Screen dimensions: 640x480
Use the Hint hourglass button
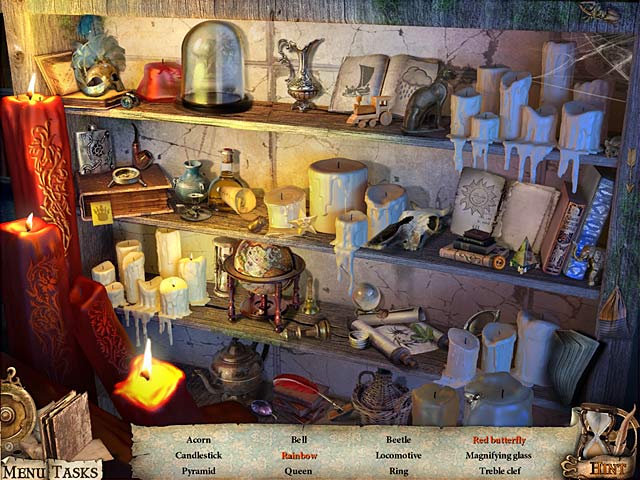pos(602,445)
